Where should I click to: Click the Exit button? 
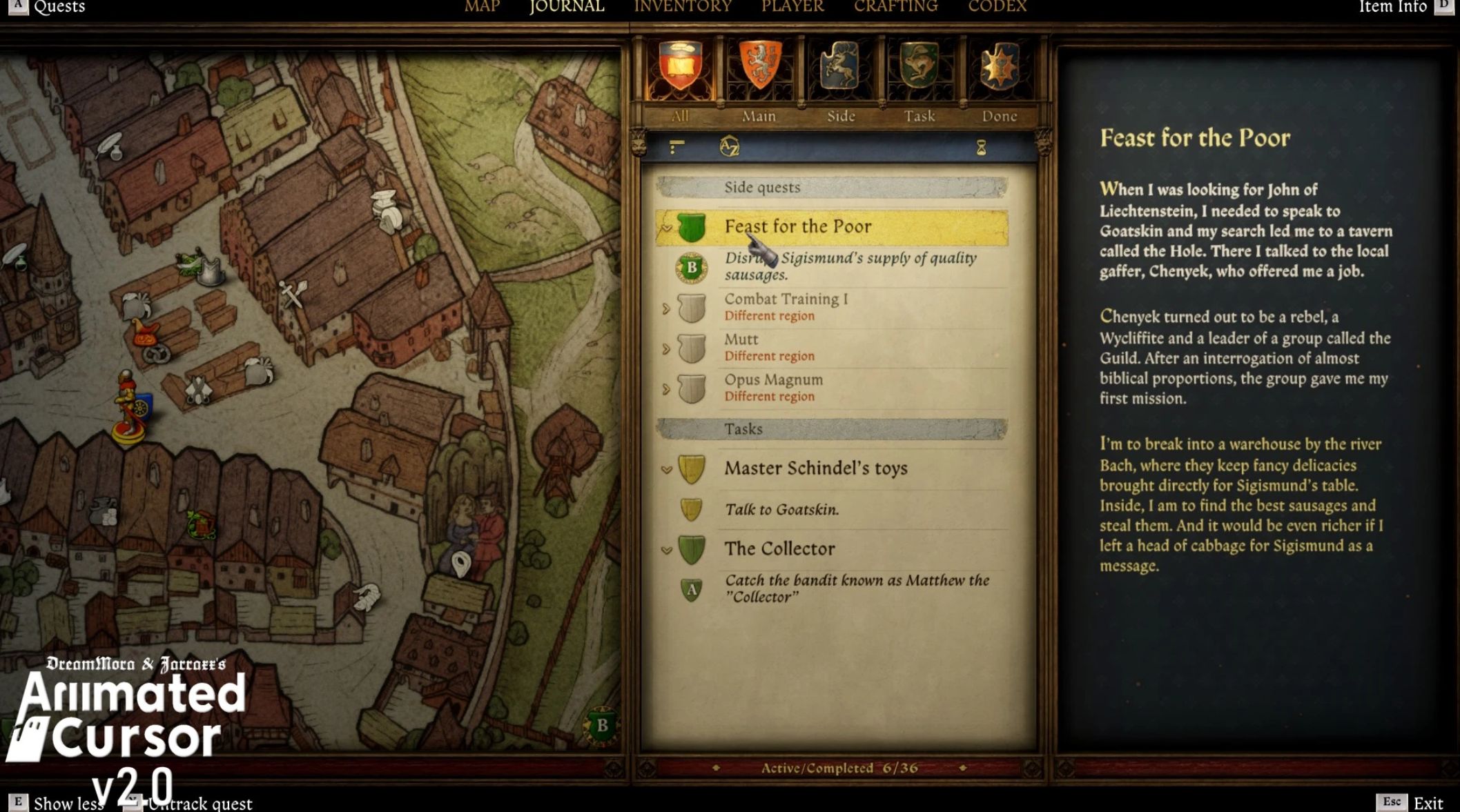pos(1428,803)
